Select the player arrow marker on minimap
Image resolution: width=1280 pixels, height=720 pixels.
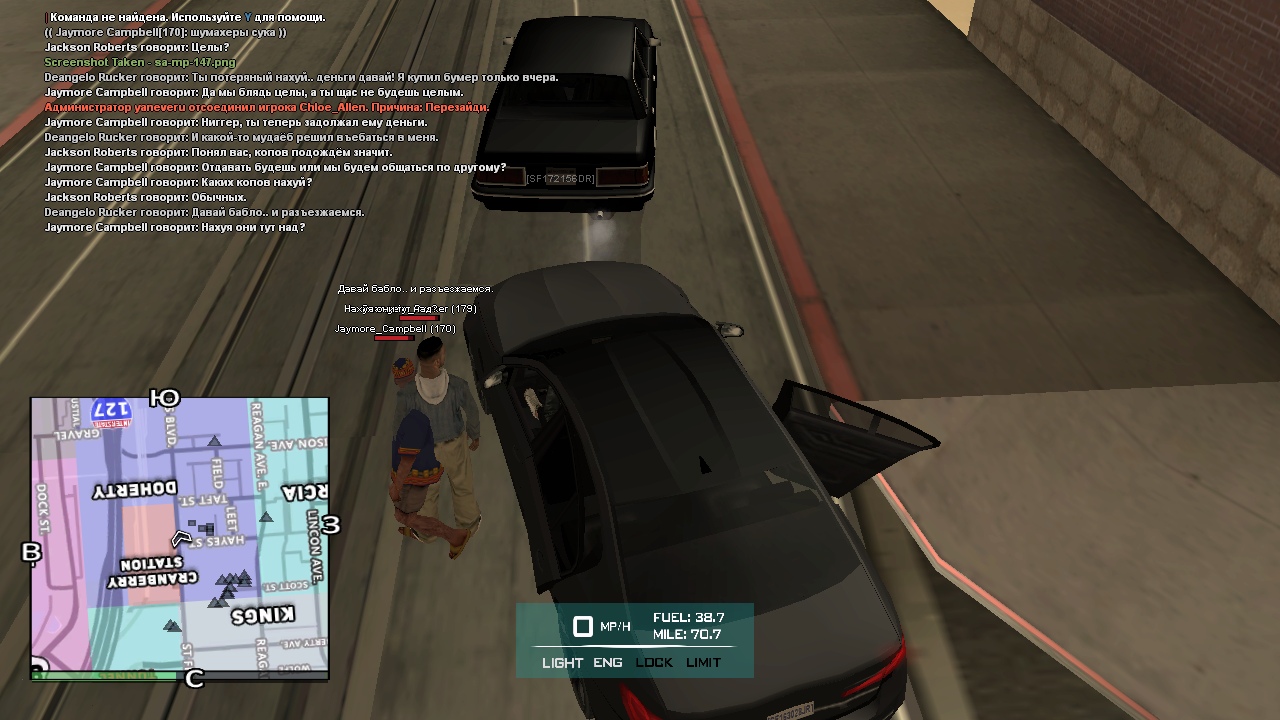point(181,539)
